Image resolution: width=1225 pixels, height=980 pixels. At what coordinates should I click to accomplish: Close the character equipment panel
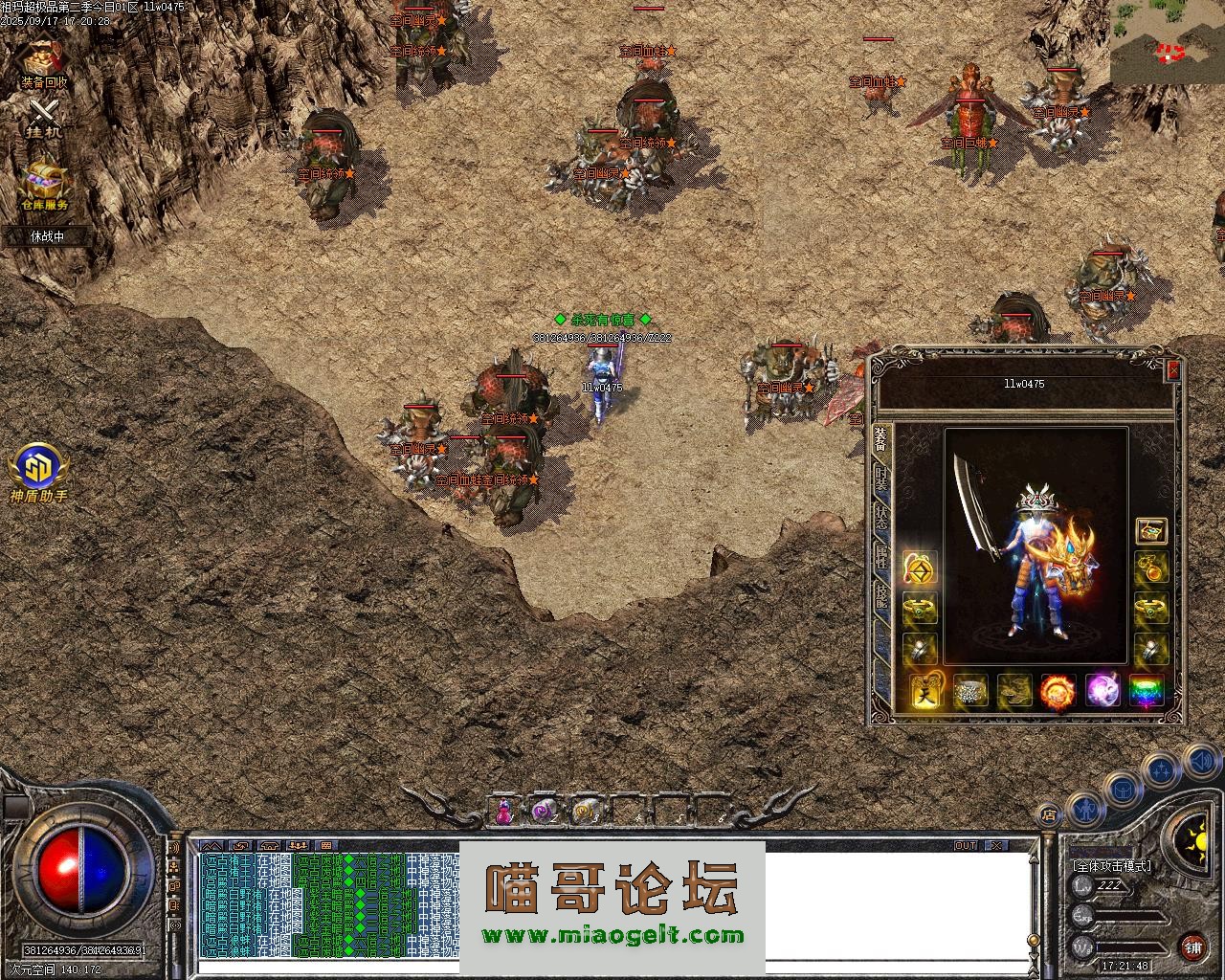click(x=1173, y=370)
